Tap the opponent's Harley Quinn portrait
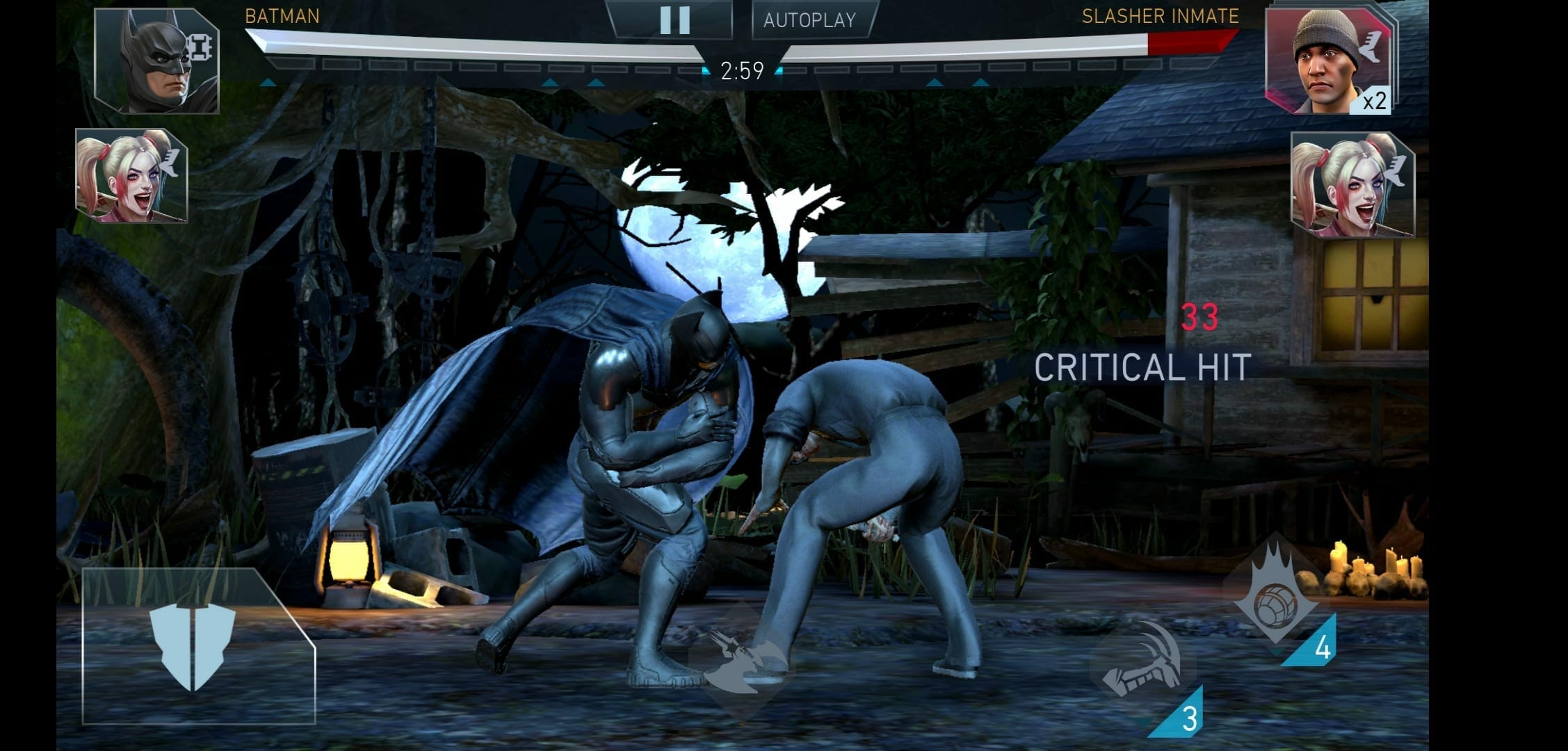 (1352, 185)
